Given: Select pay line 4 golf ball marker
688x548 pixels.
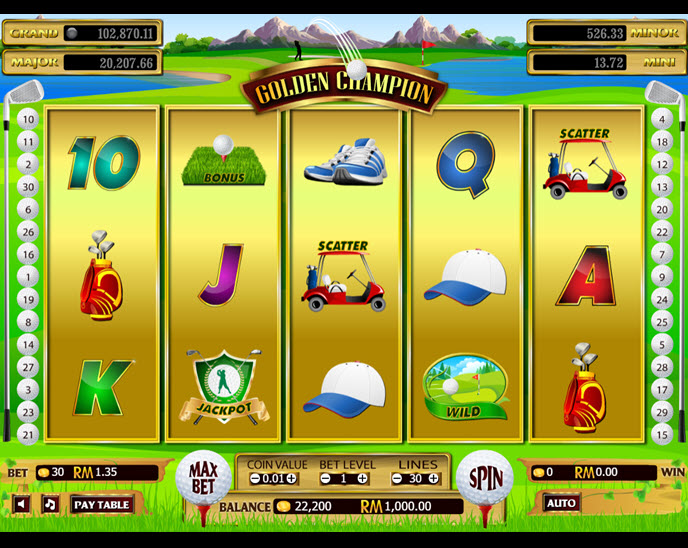Looking at the screenshot, I should click(x=661, y=119).
